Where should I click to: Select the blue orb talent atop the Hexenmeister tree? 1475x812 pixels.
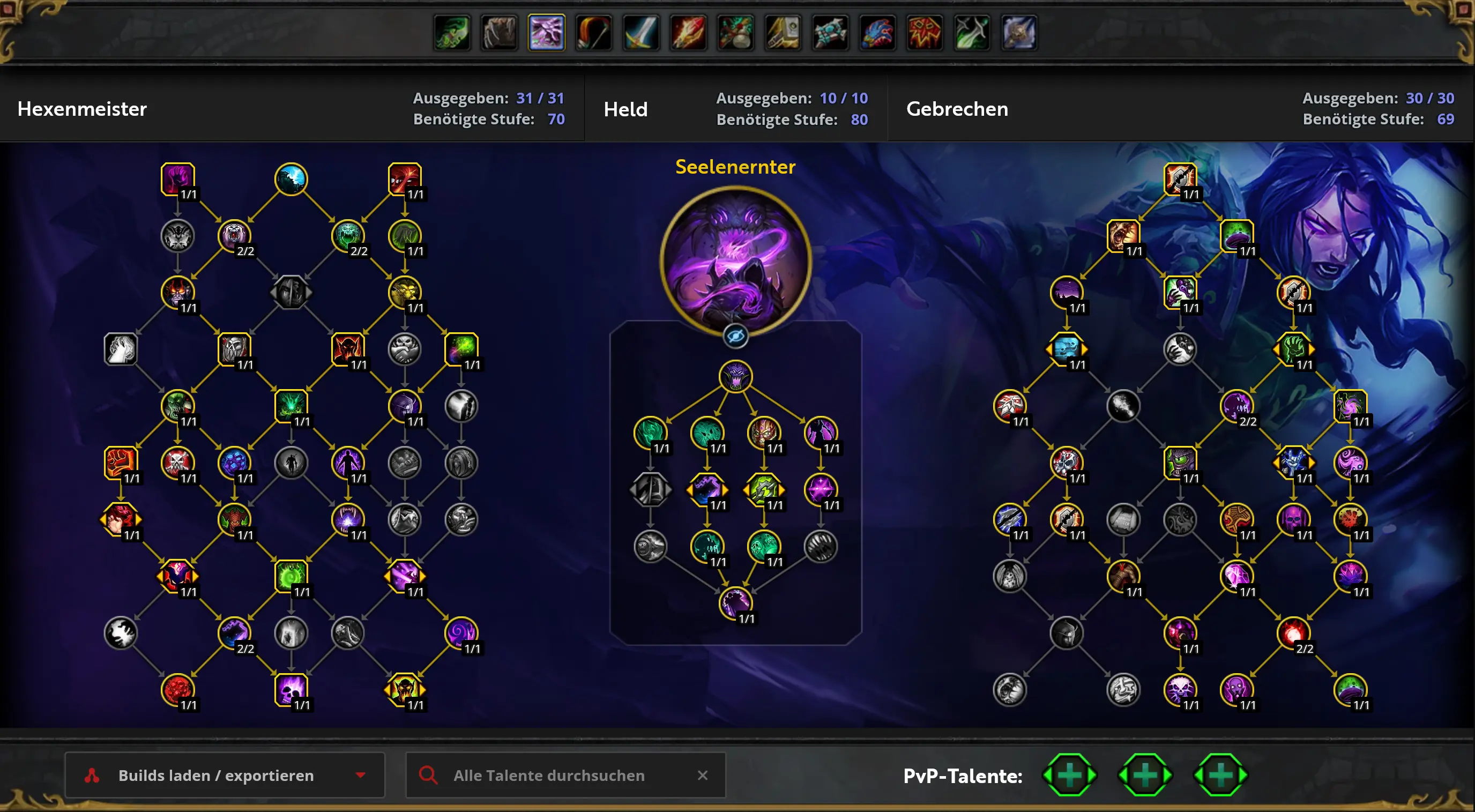291,178
